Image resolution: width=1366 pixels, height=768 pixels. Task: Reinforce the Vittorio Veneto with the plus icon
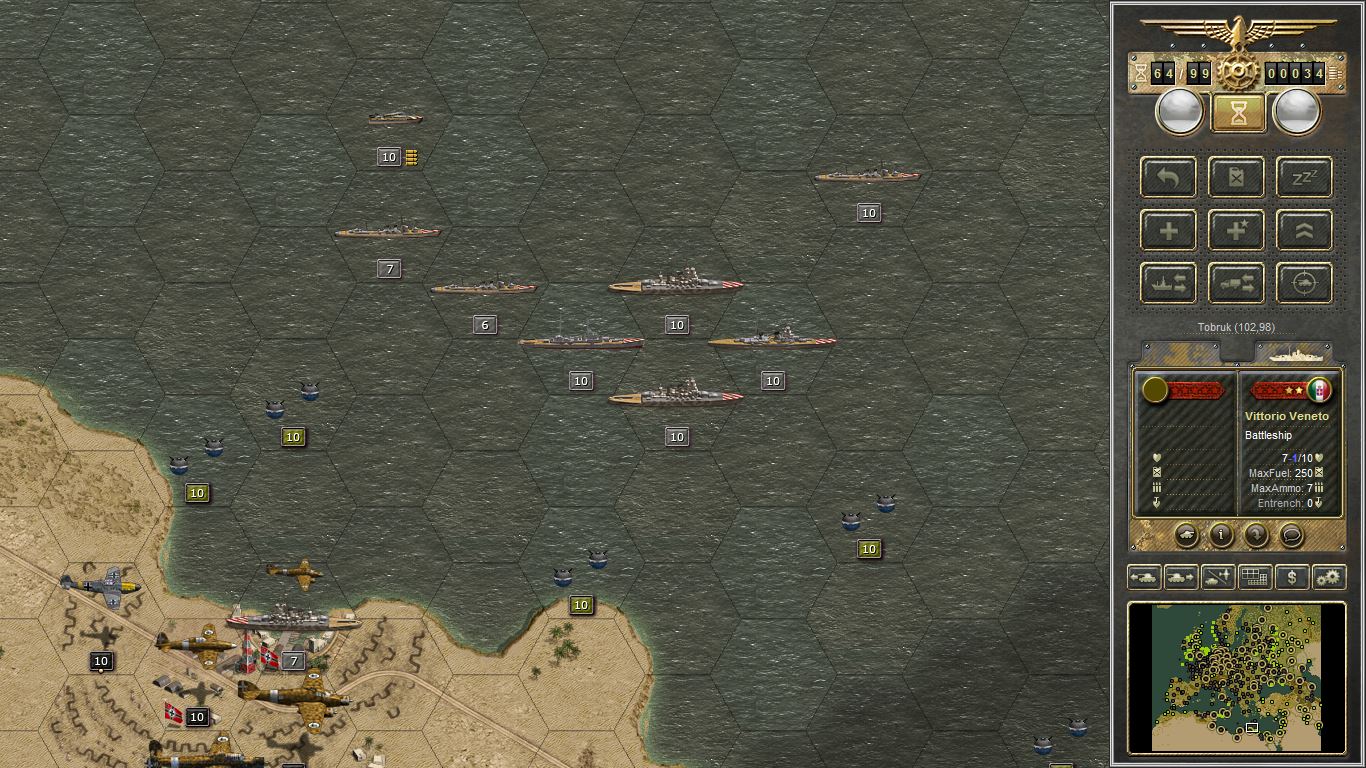[1167, 230]
